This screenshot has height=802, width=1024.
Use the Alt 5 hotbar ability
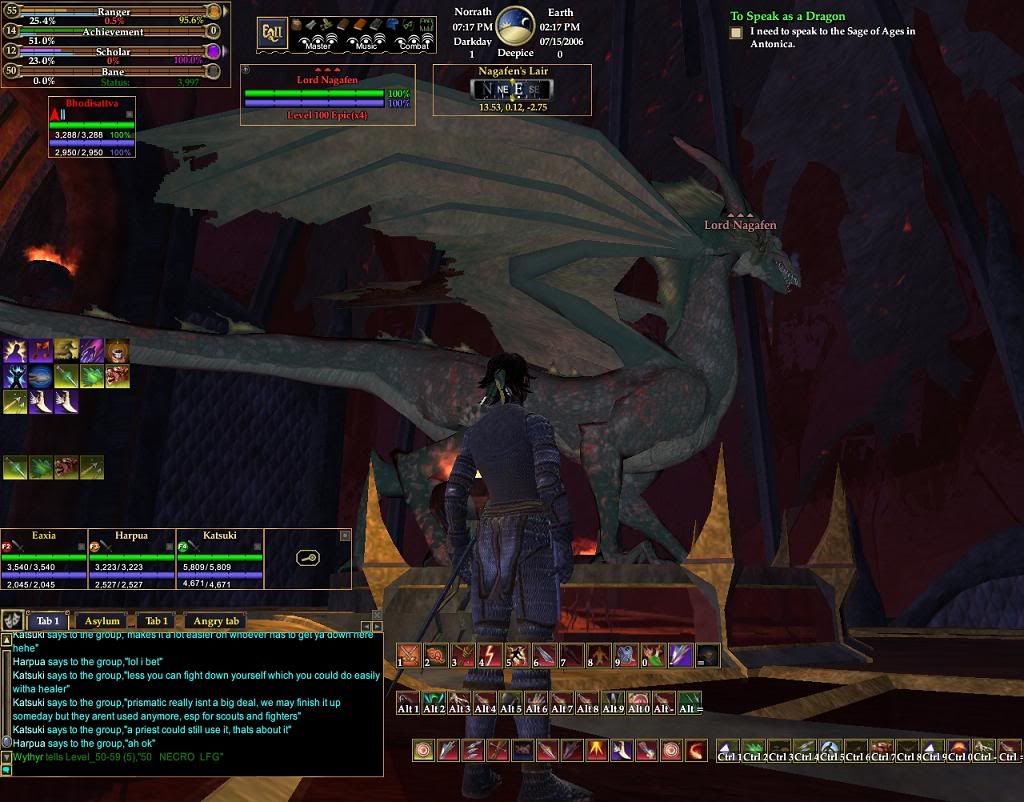pos(511,702)
